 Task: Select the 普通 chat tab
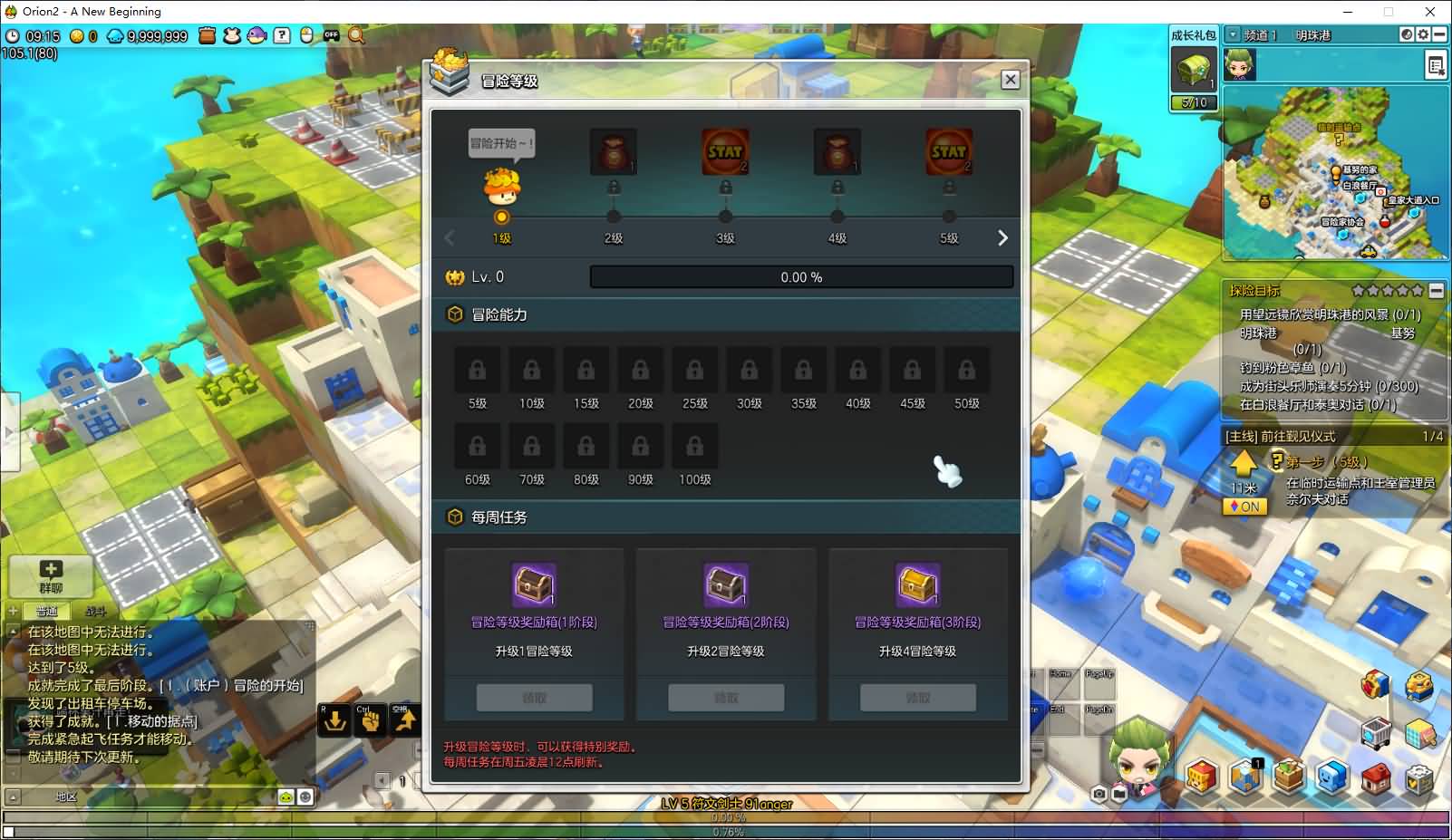tap(48, 611)
